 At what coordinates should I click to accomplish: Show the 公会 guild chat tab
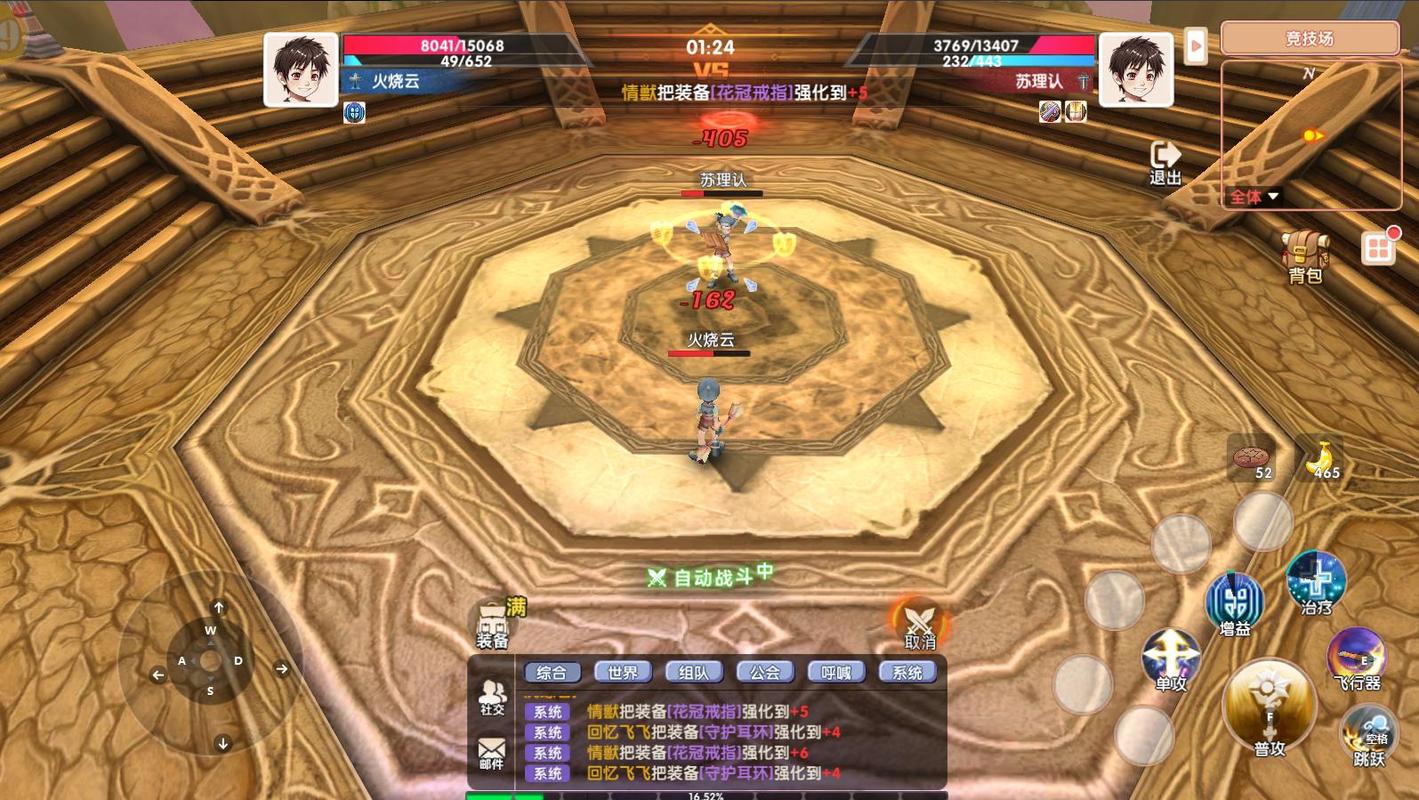pyautogui.click(x=765, y=673)
